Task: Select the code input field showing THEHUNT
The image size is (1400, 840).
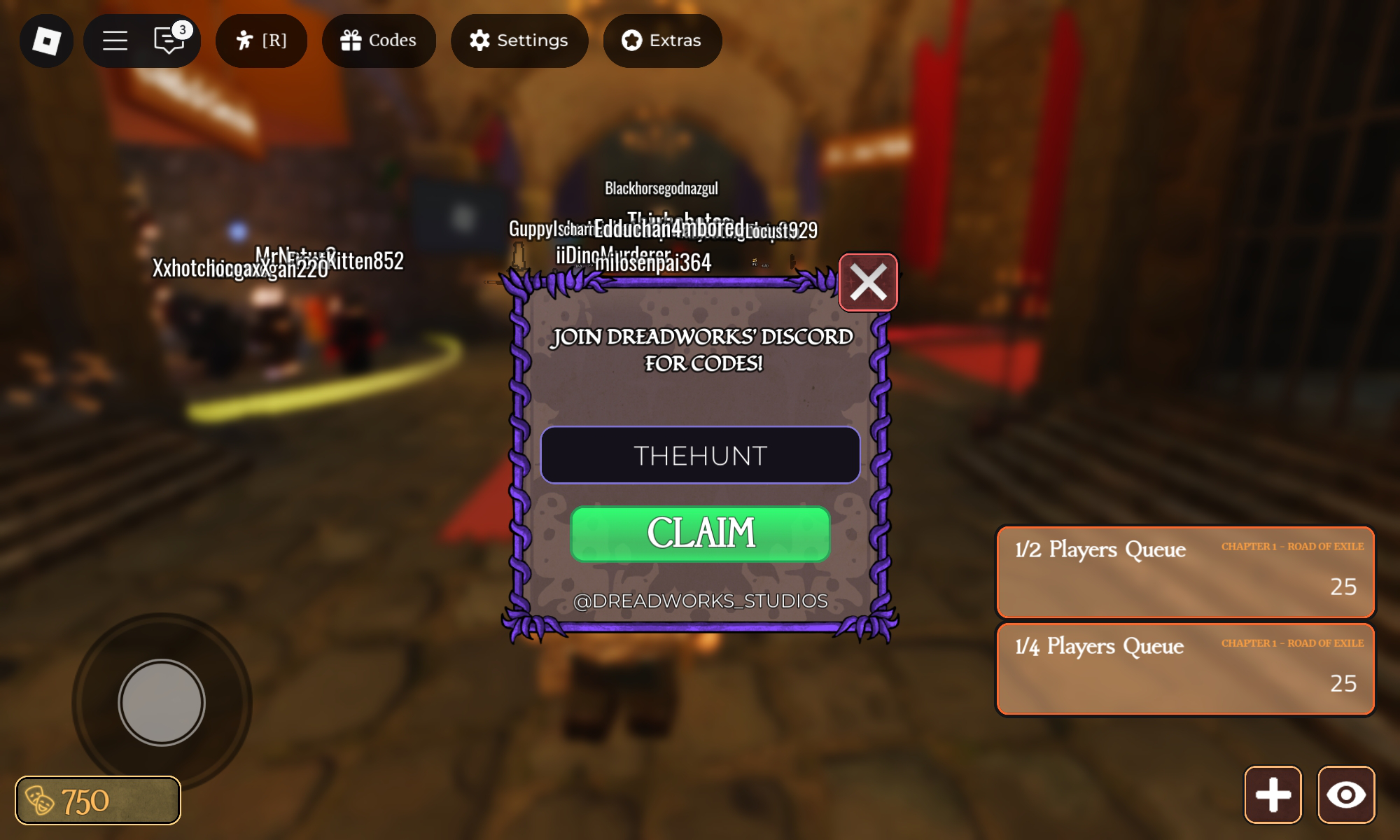Action: [x=700, y=455]
